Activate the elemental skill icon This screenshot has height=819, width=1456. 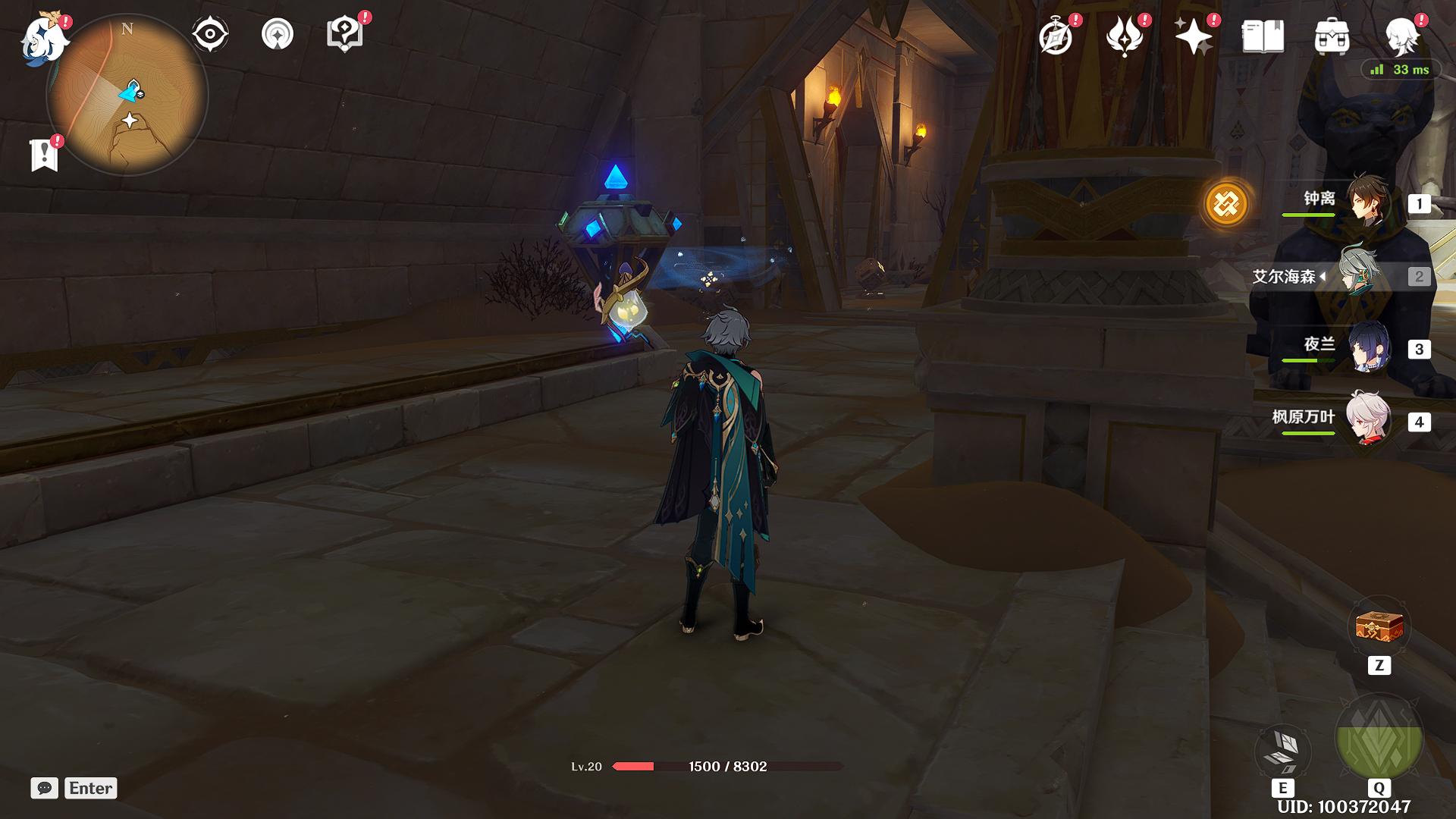point(1283,749)
